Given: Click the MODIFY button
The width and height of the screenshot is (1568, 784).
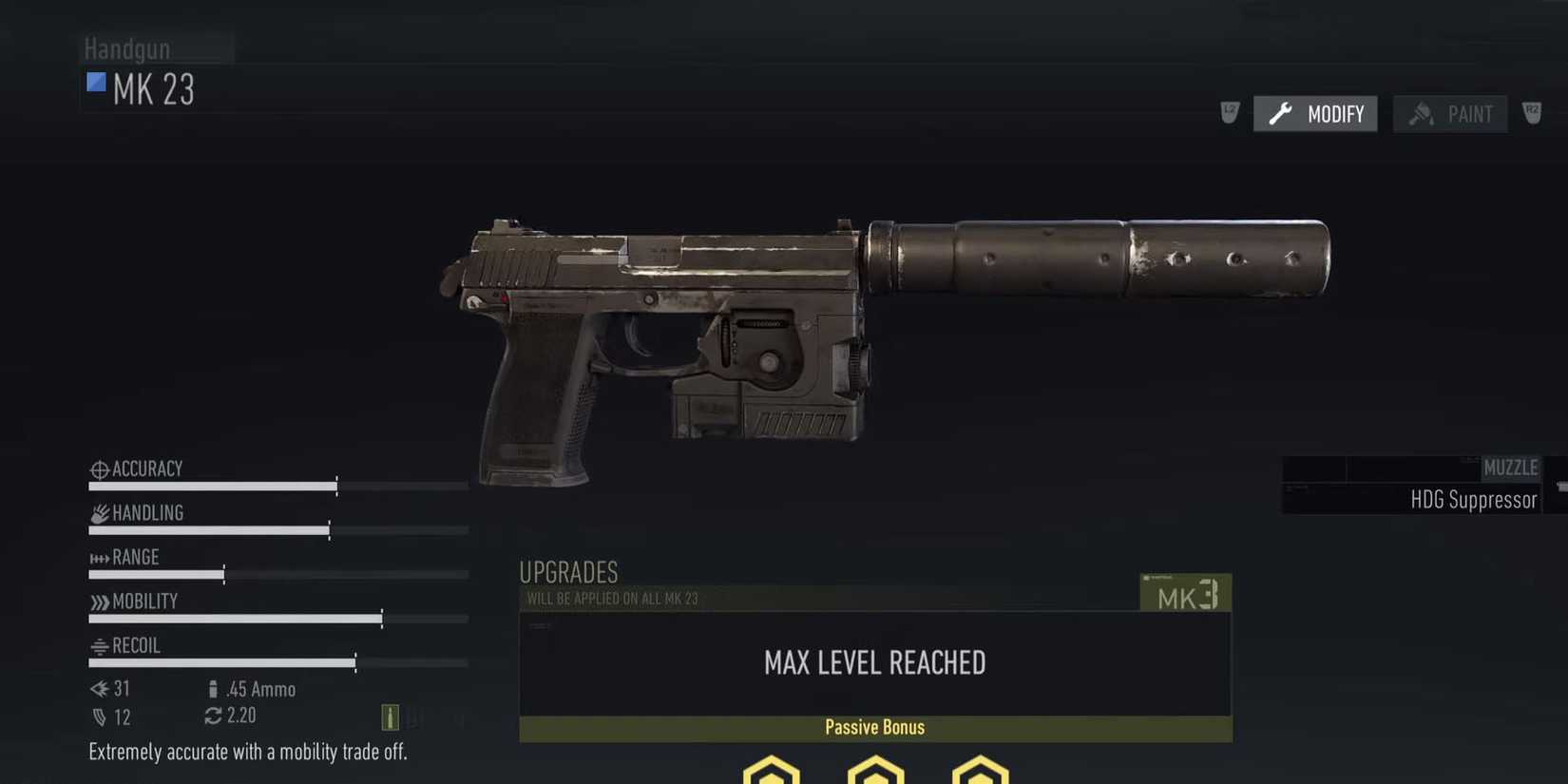Looking at the screenshot, I should click(x=1314, y=113).
